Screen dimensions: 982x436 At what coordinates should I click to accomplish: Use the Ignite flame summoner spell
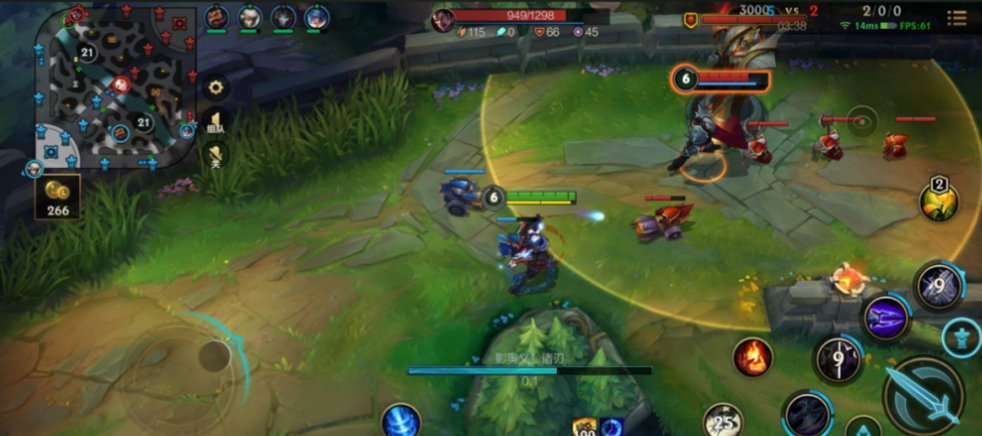coord(752,356)
